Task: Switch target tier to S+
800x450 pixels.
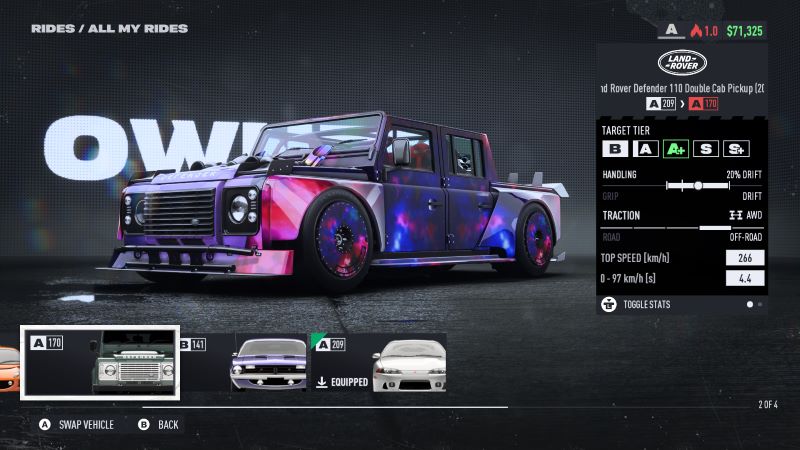Action: 736,149
